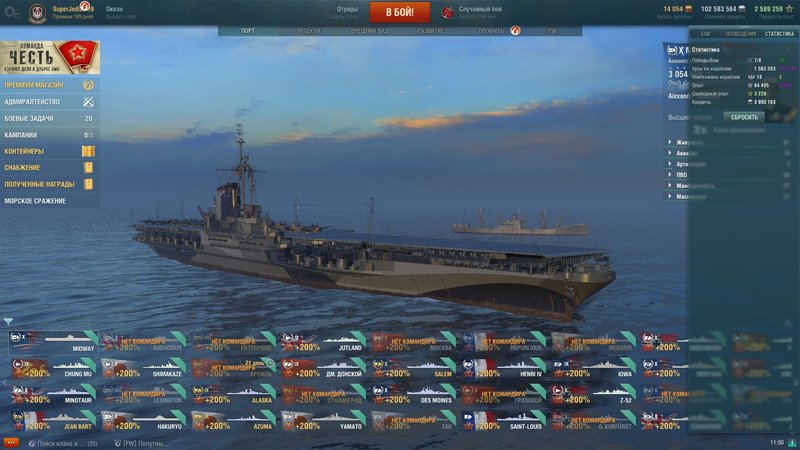Image resolution: width=800 pixels, height=450 pixels.
Task: Open the Премиум магазин menu entry
Action: 48,86
